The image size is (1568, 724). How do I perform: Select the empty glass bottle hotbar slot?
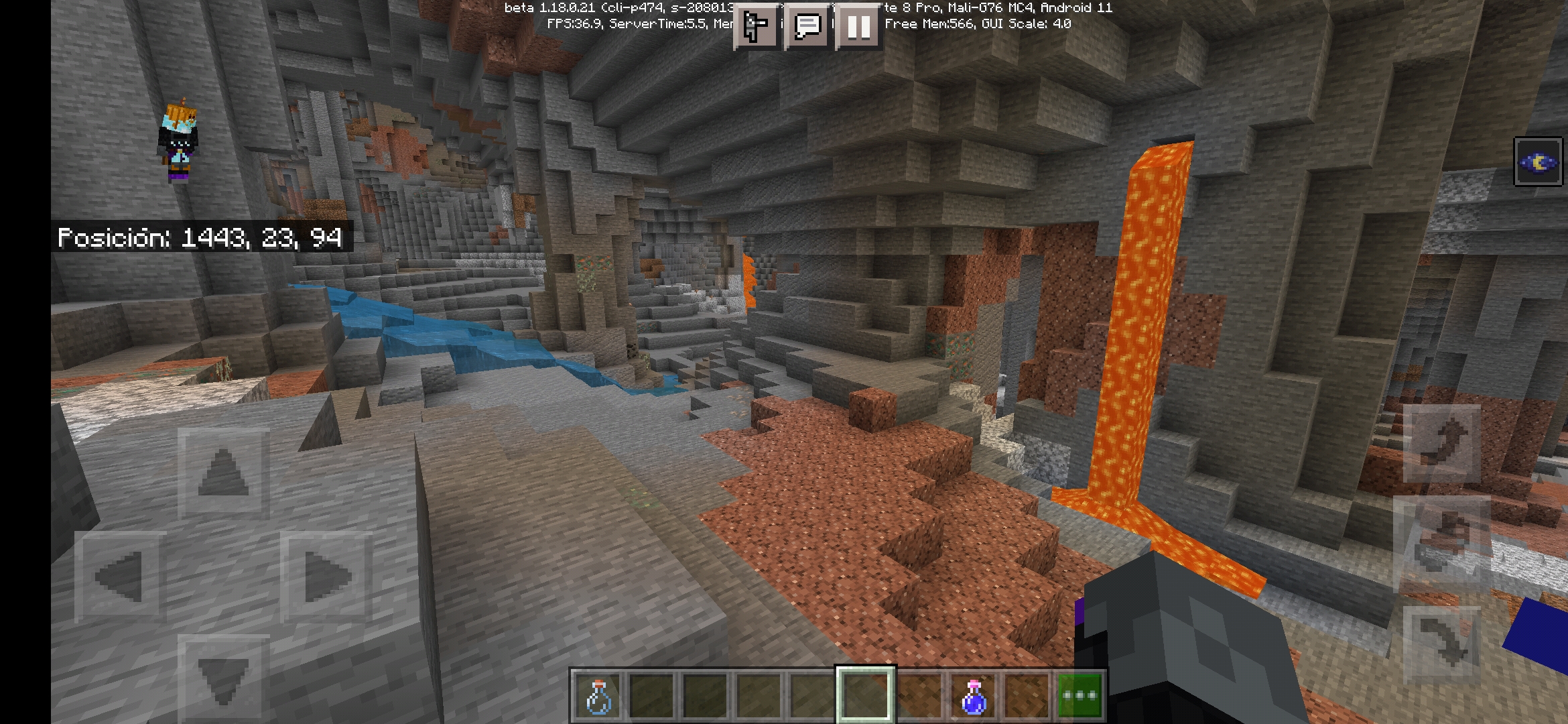click(598, 697)
